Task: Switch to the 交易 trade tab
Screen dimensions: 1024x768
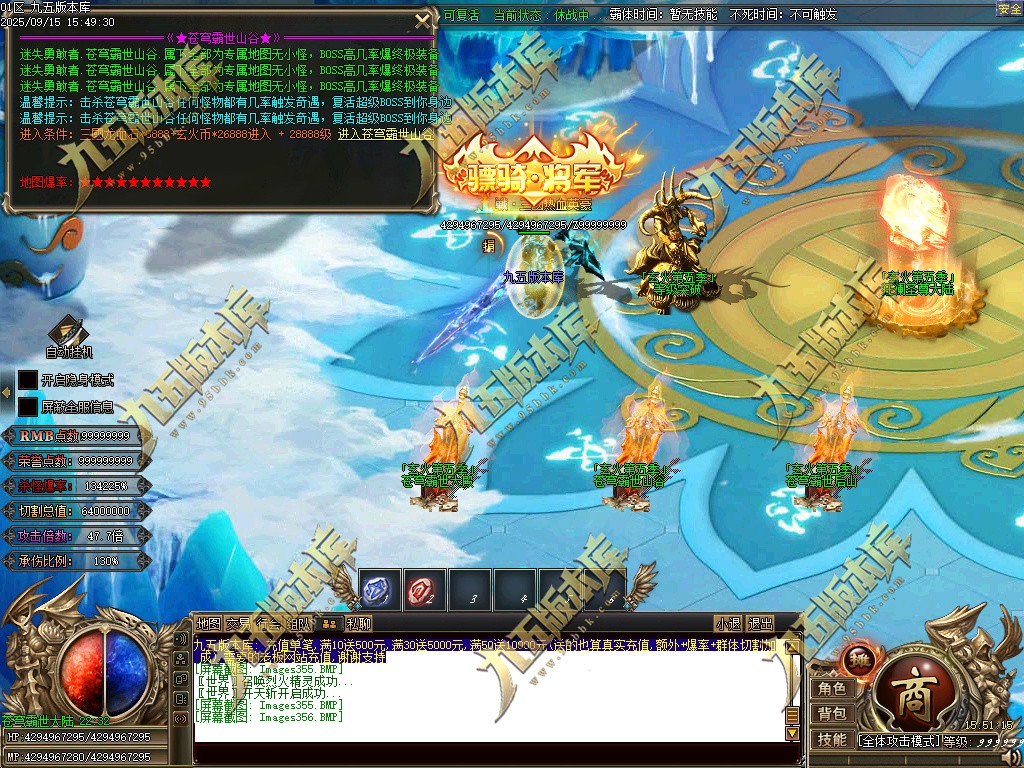Action: pos(238,623)
